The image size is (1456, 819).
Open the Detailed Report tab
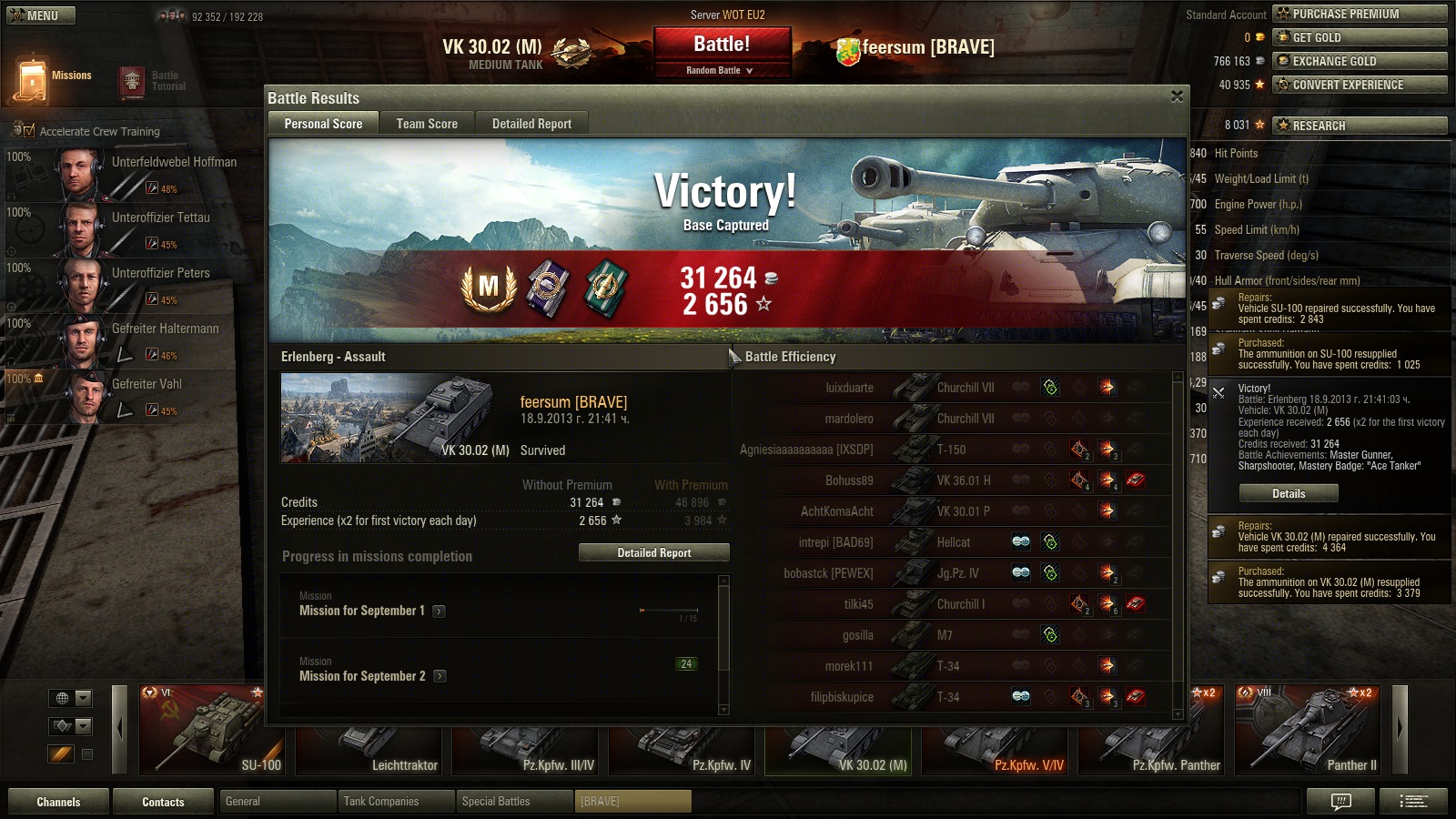click(x=531, y=124)
